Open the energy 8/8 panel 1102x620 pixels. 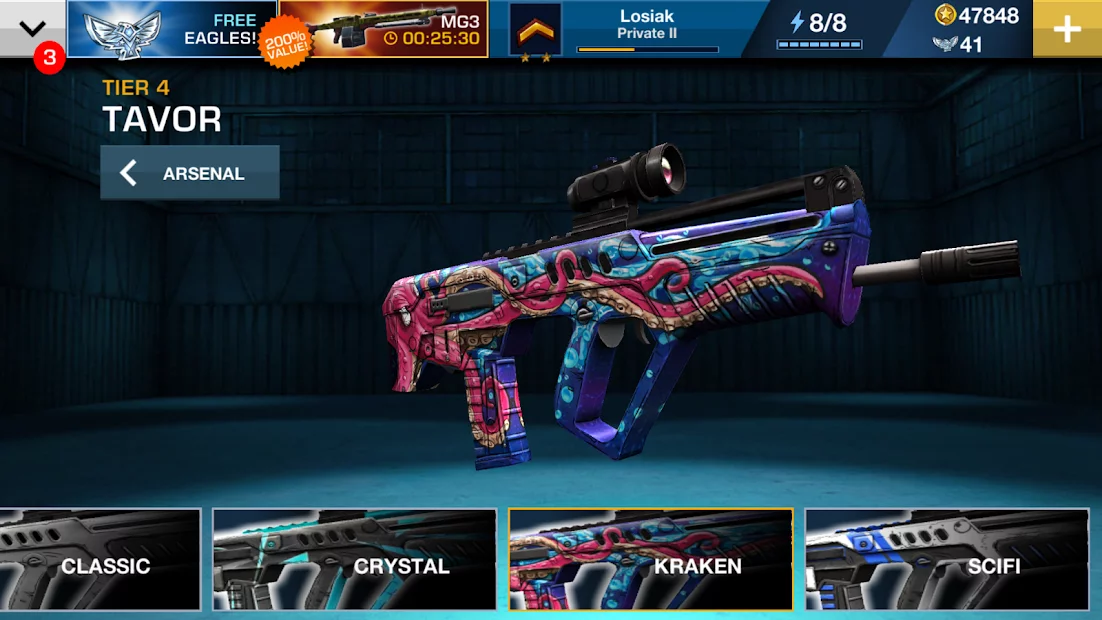(x=819, y=29)
